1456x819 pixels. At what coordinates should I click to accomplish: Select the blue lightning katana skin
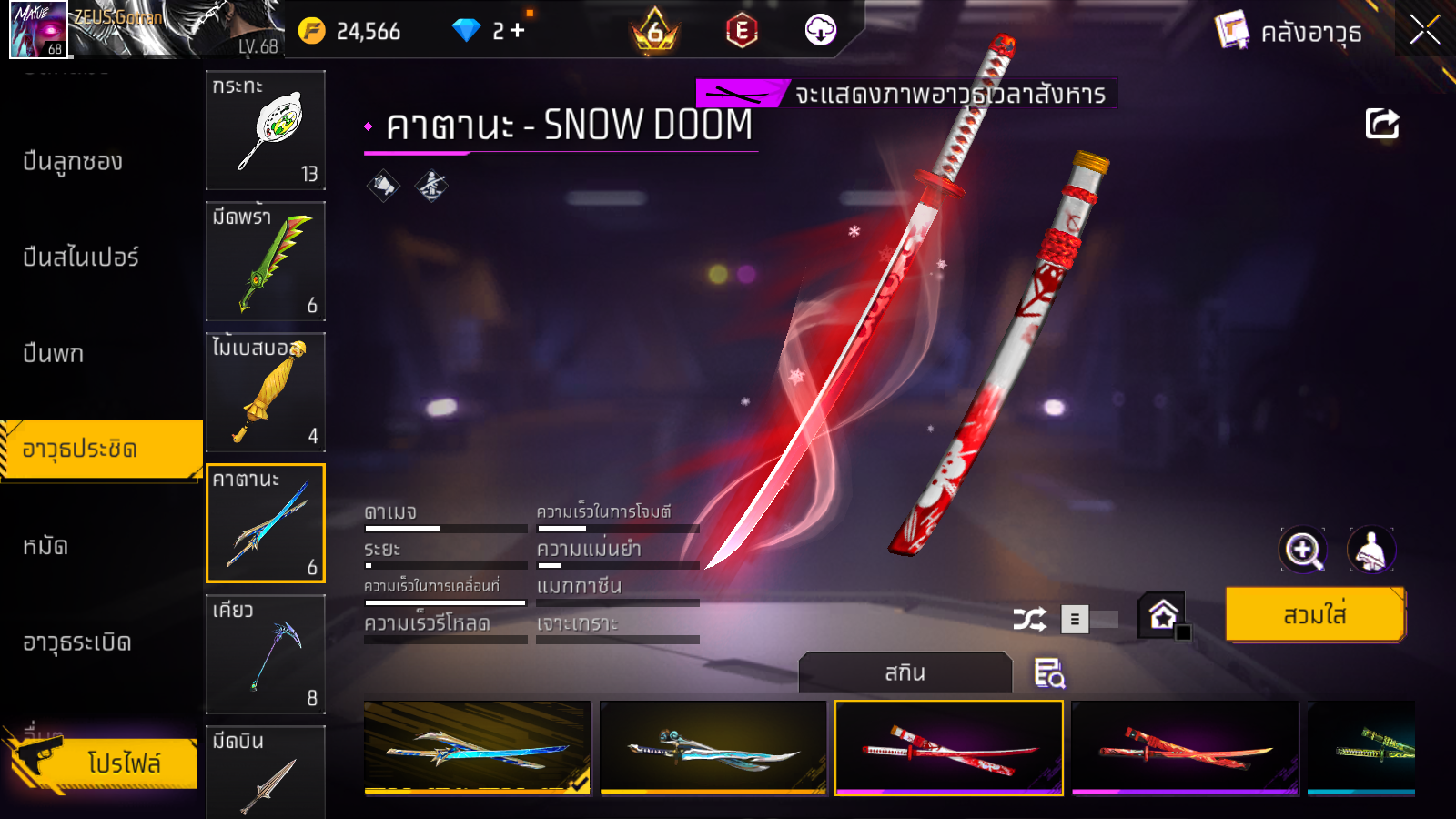click(x=477, y=748)
